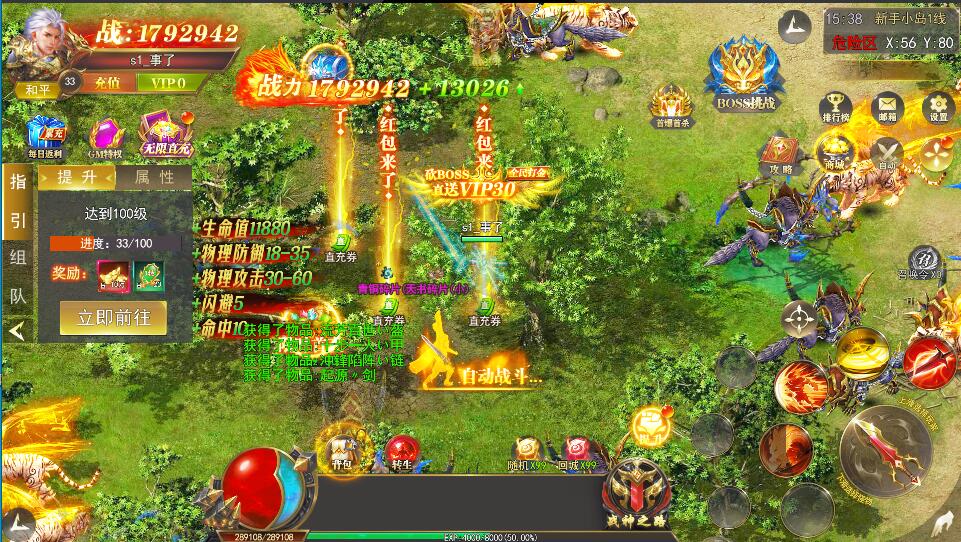The image size is (961, 542).
Task: Open the 首爆首杀 first-kill icon
Action: 674,106
